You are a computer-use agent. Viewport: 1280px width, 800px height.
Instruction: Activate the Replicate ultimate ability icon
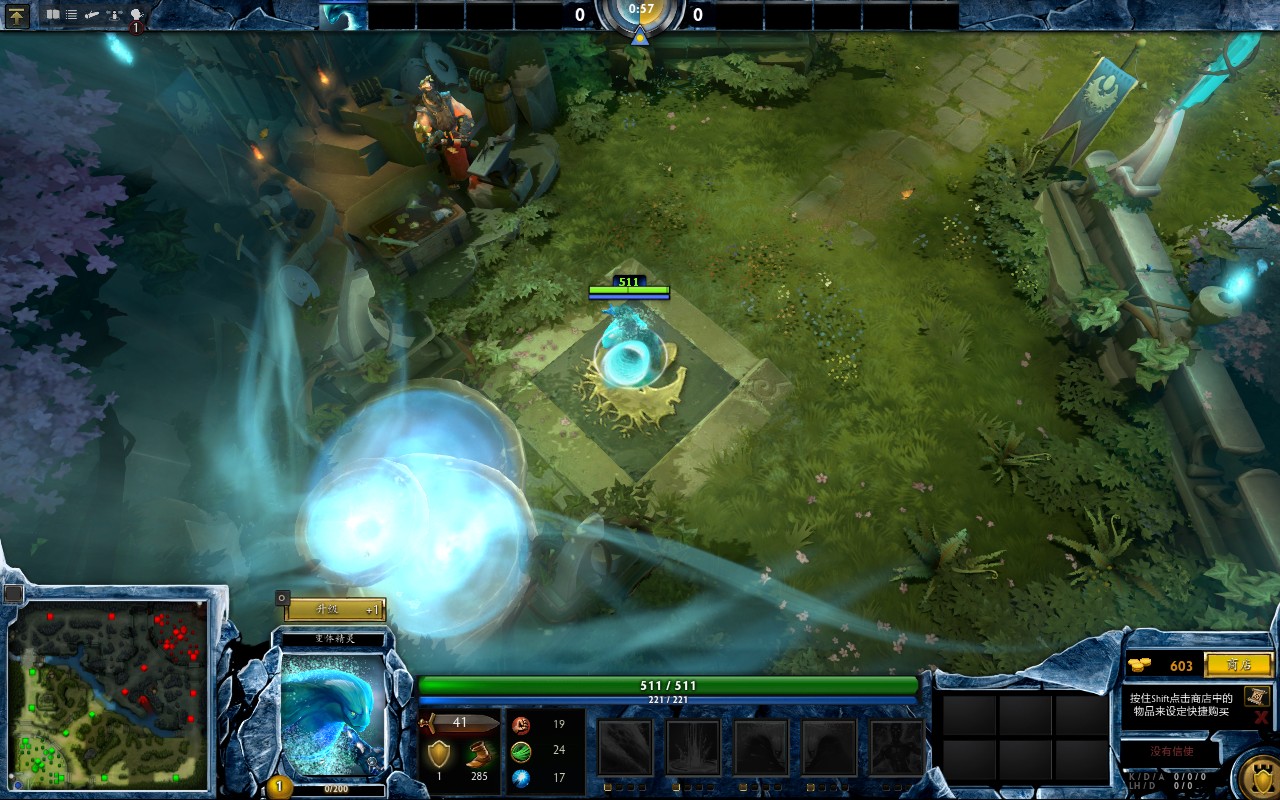coord(896,747)
